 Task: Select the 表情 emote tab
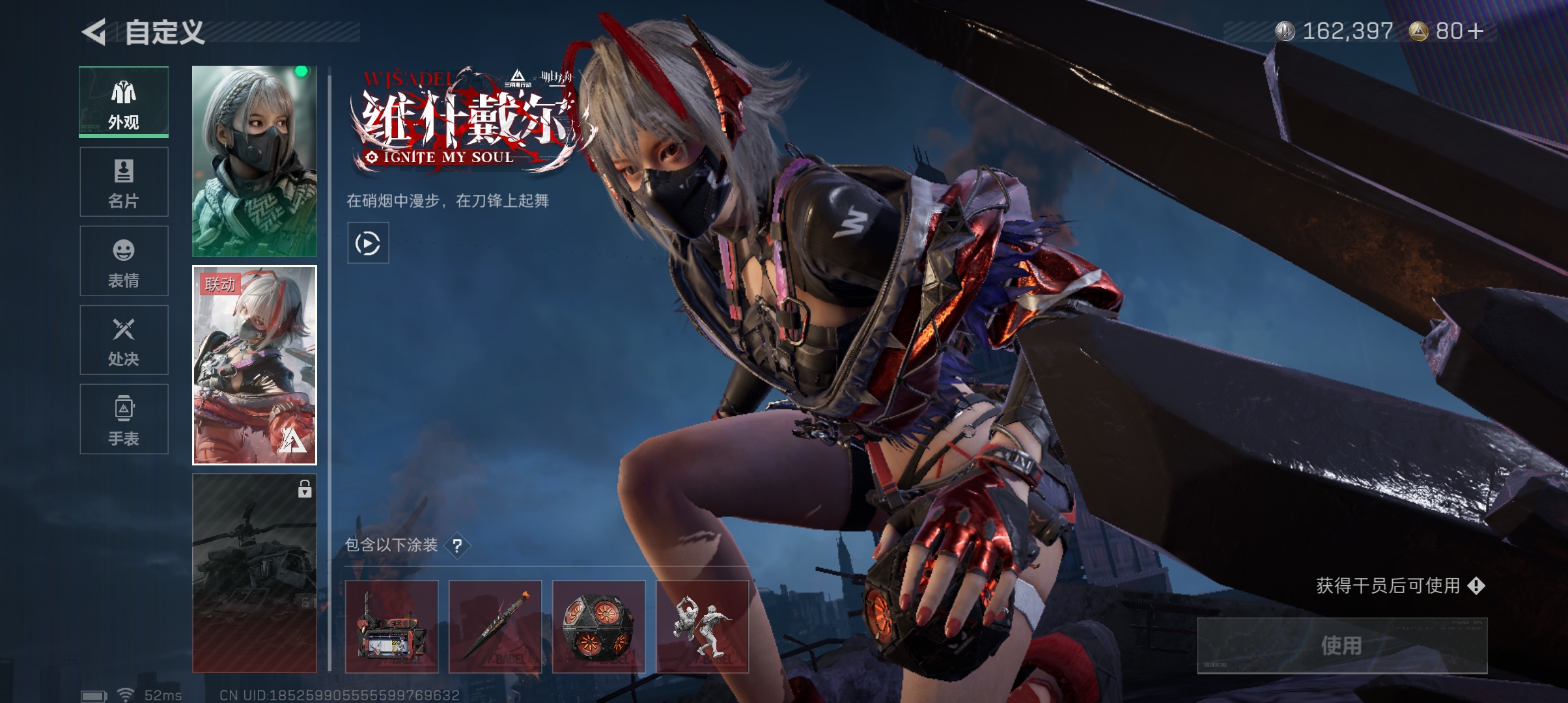point(124,261)
